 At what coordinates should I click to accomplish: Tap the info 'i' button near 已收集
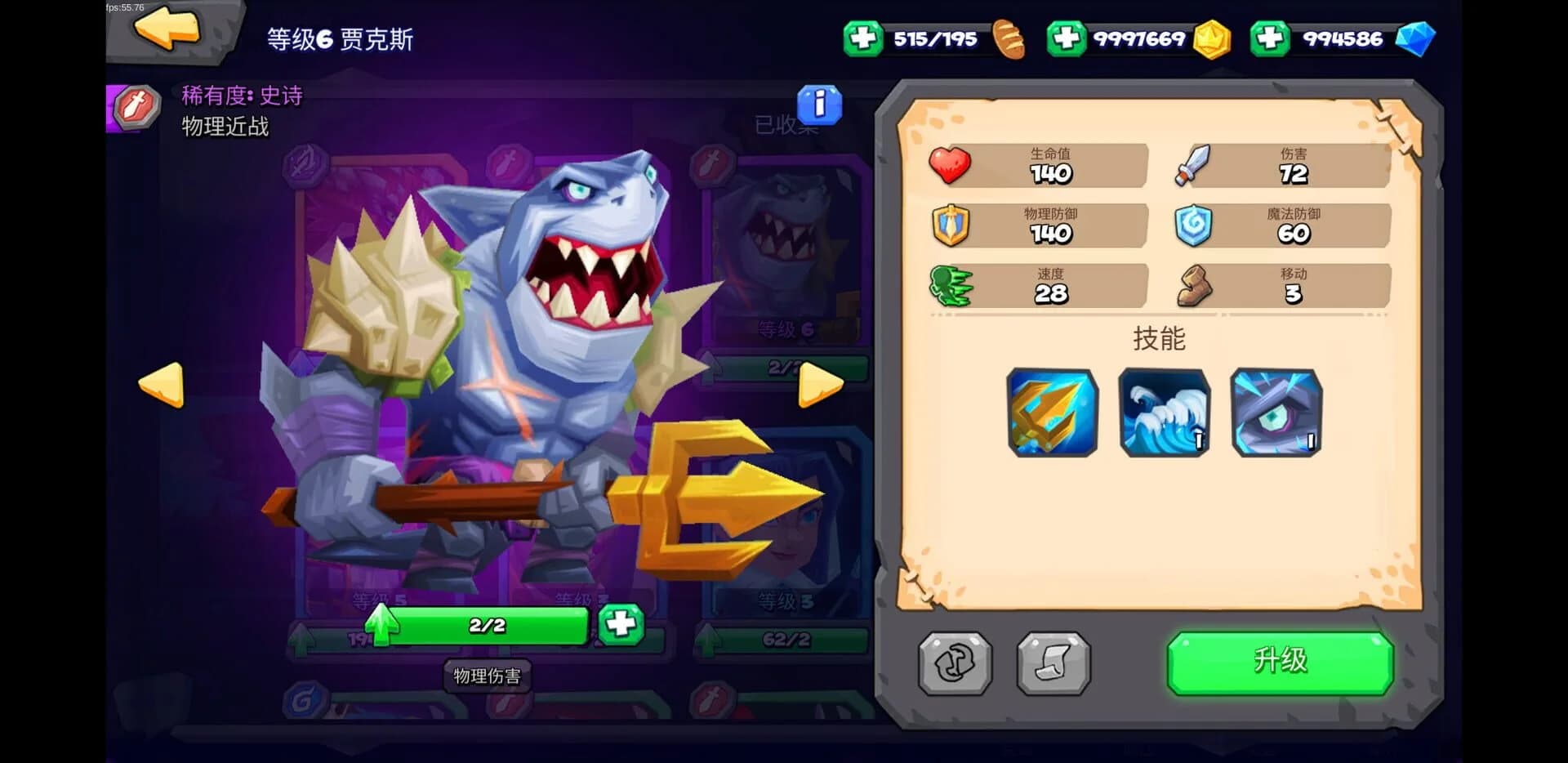point(821,105)
